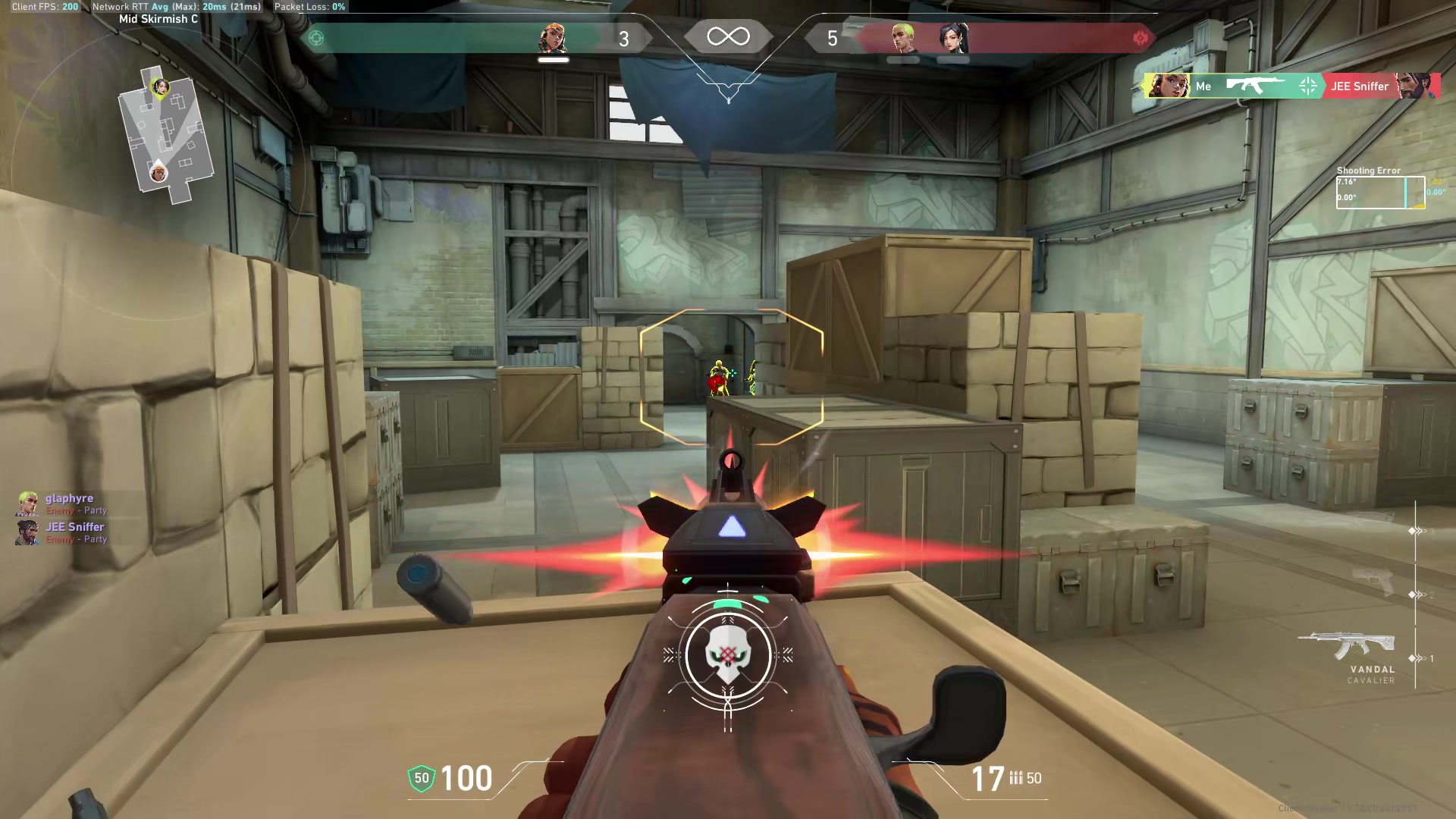The width and height of the screenshot is (1456, 819).
Task: Select the ally agent portrait on the teal bar
Action: 554,38
